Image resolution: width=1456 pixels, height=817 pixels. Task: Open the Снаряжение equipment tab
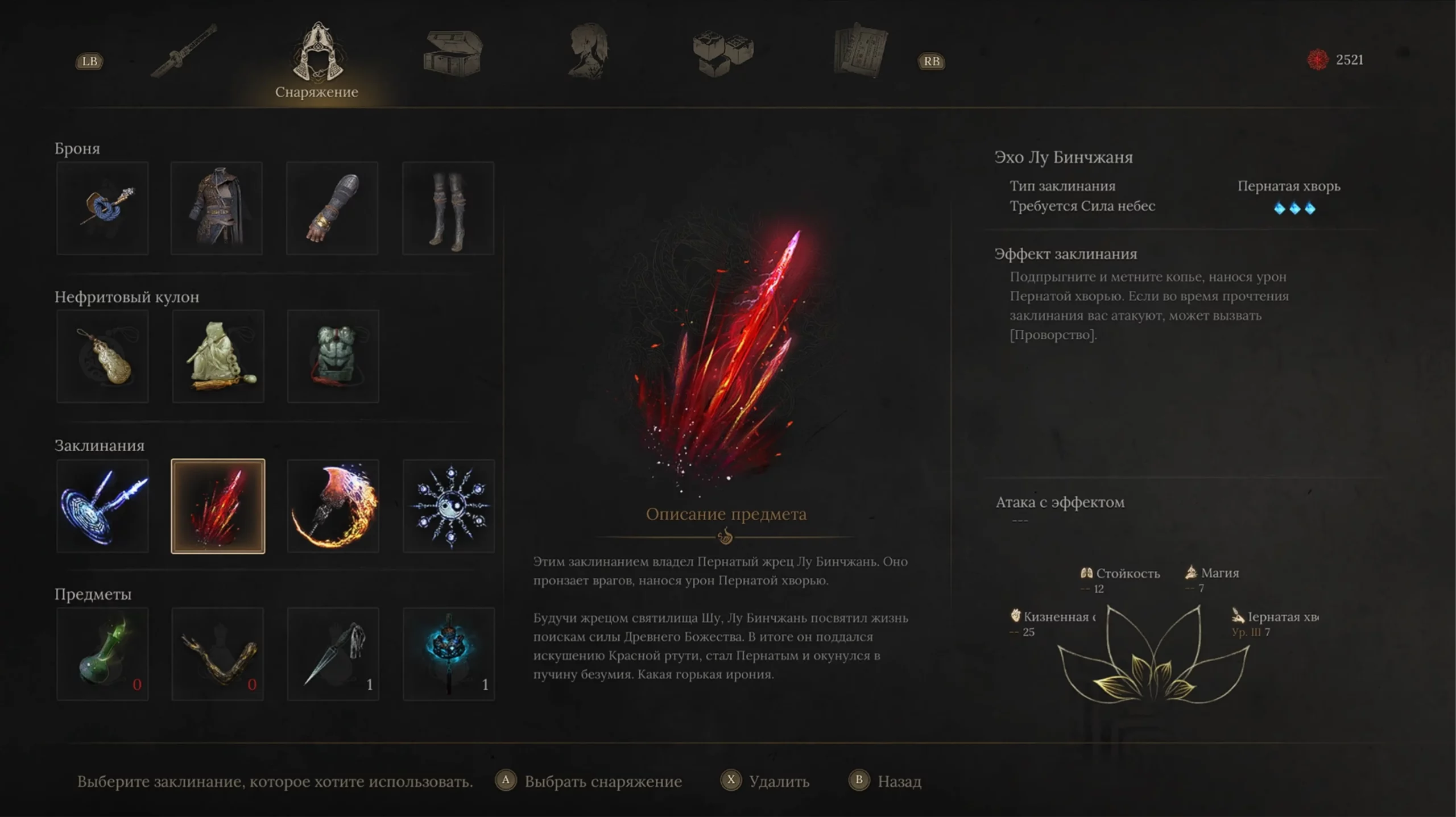point(317,60)
